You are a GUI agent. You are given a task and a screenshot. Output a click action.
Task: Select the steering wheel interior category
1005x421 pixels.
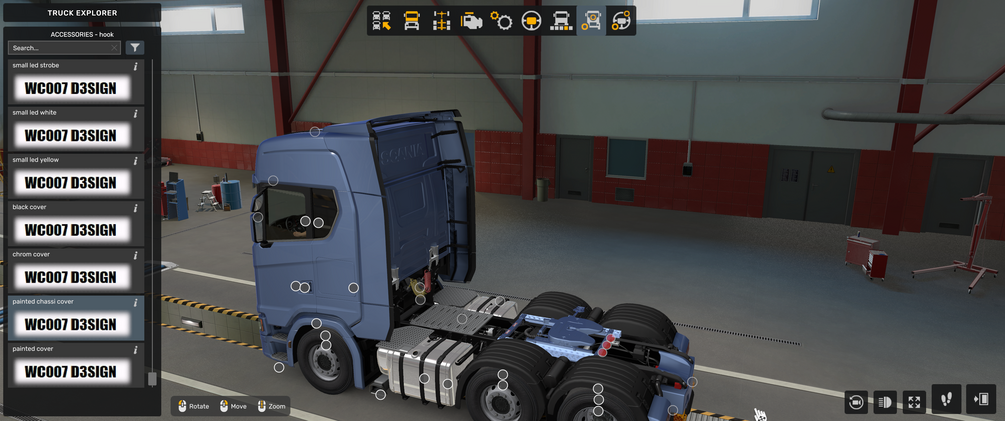(531, 20)
